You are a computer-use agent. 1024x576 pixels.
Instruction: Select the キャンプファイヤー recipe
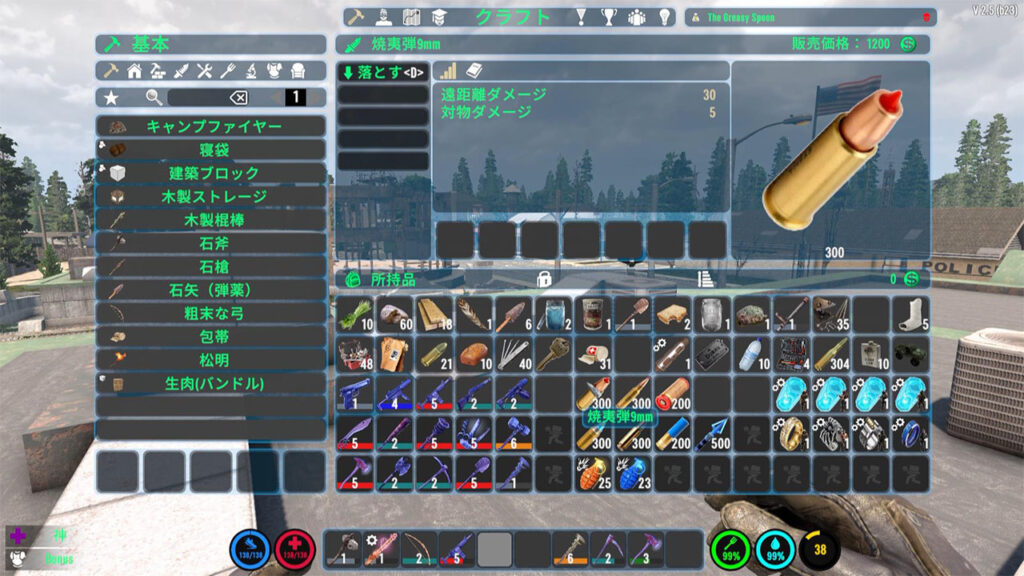click(212, 127)
